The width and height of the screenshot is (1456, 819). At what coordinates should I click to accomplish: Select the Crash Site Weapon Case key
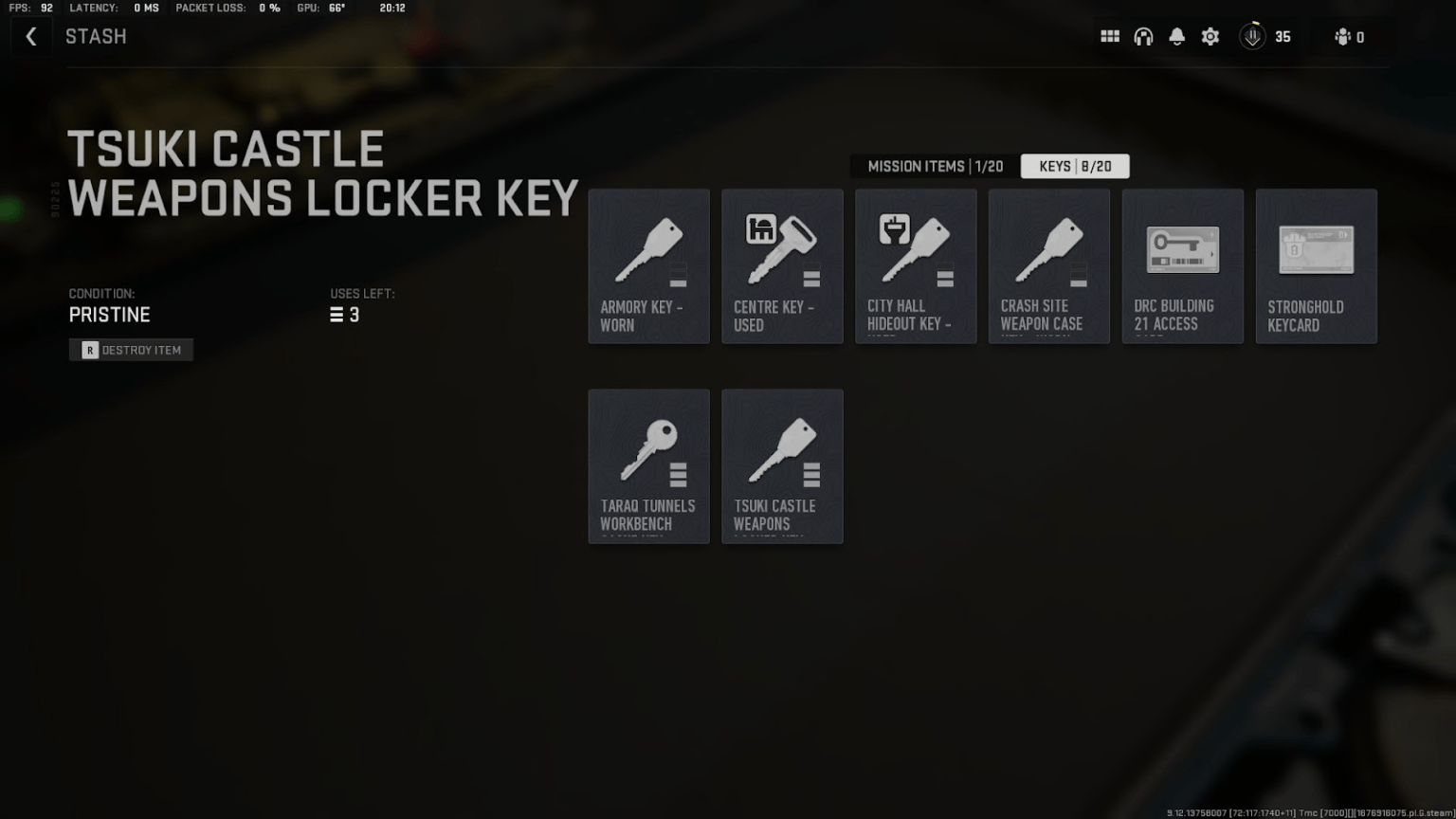tap(1048, 265)
